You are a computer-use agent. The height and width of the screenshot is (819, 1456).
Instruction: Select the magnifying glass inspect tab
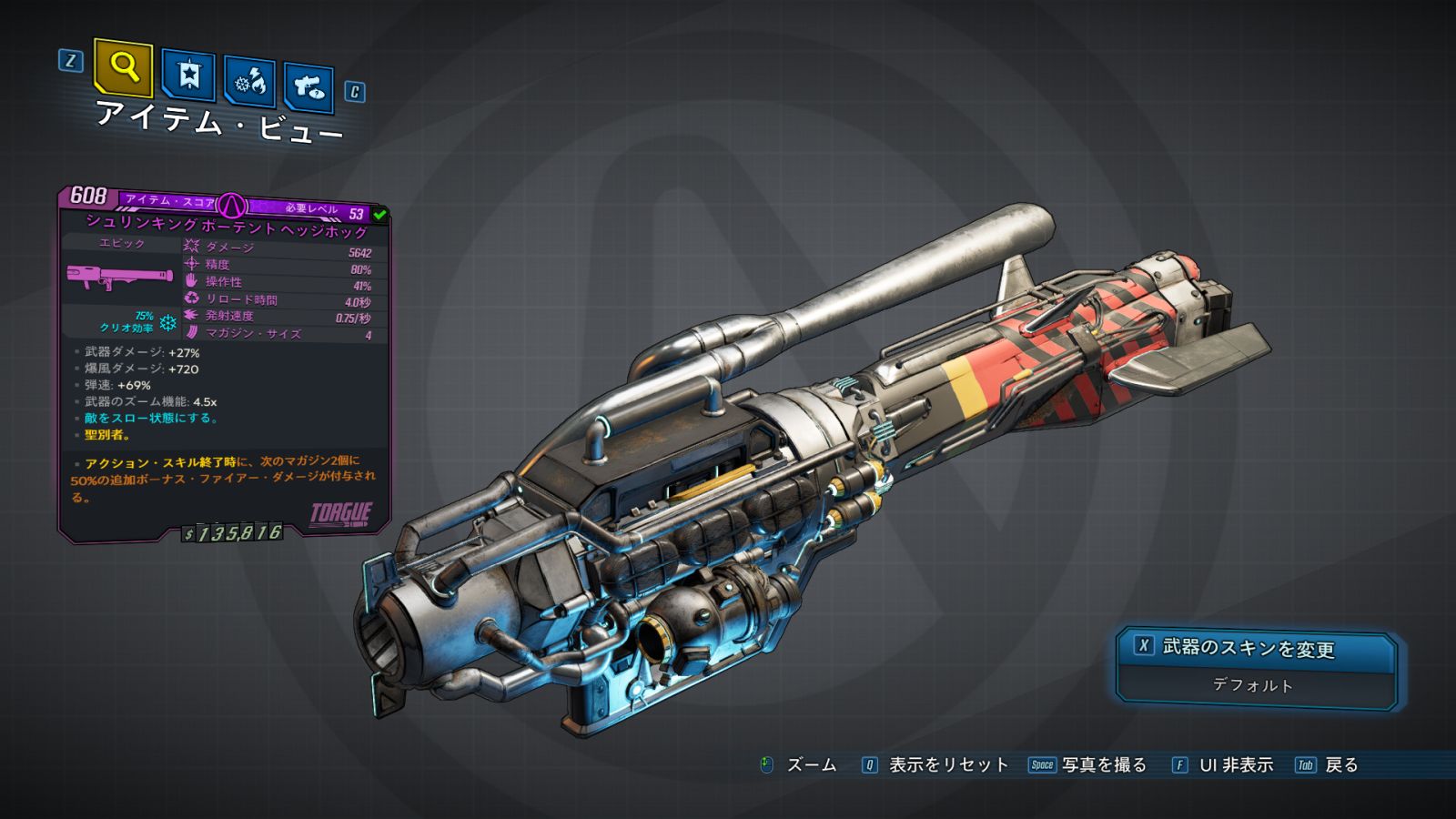pos(123,67)
